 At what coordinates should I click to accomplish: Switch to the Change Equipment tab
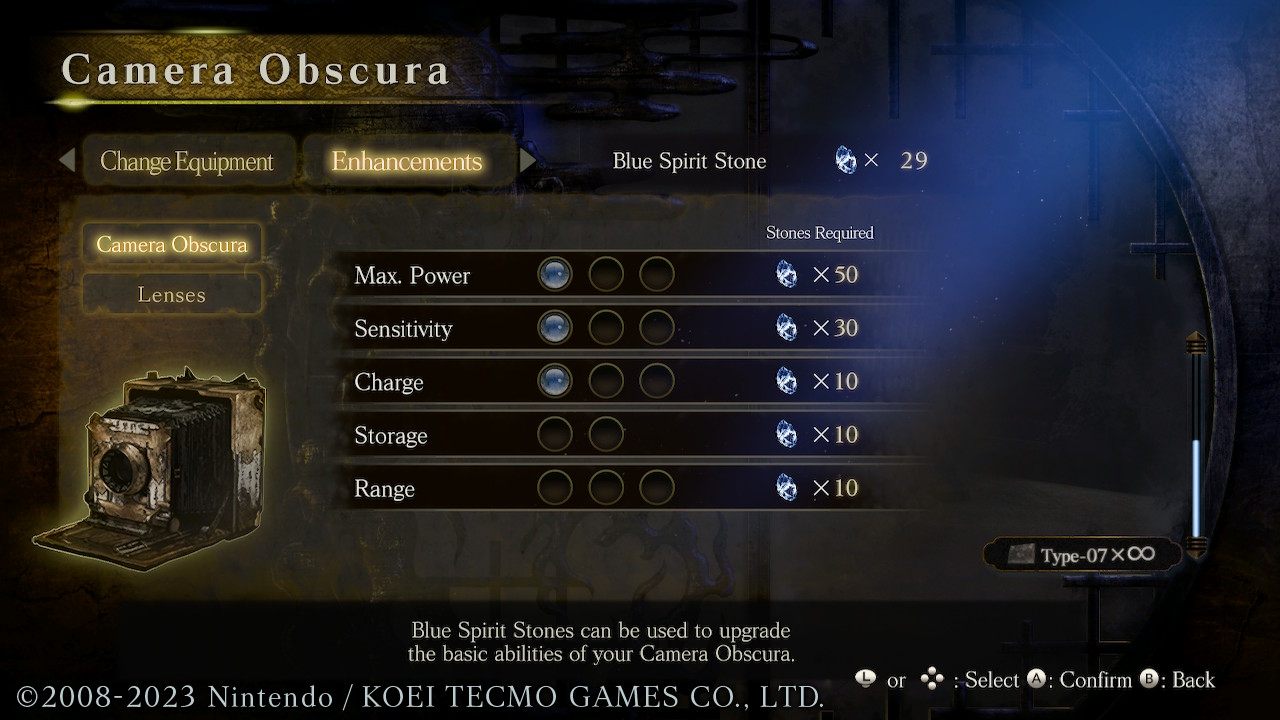[x=188, y=160]
